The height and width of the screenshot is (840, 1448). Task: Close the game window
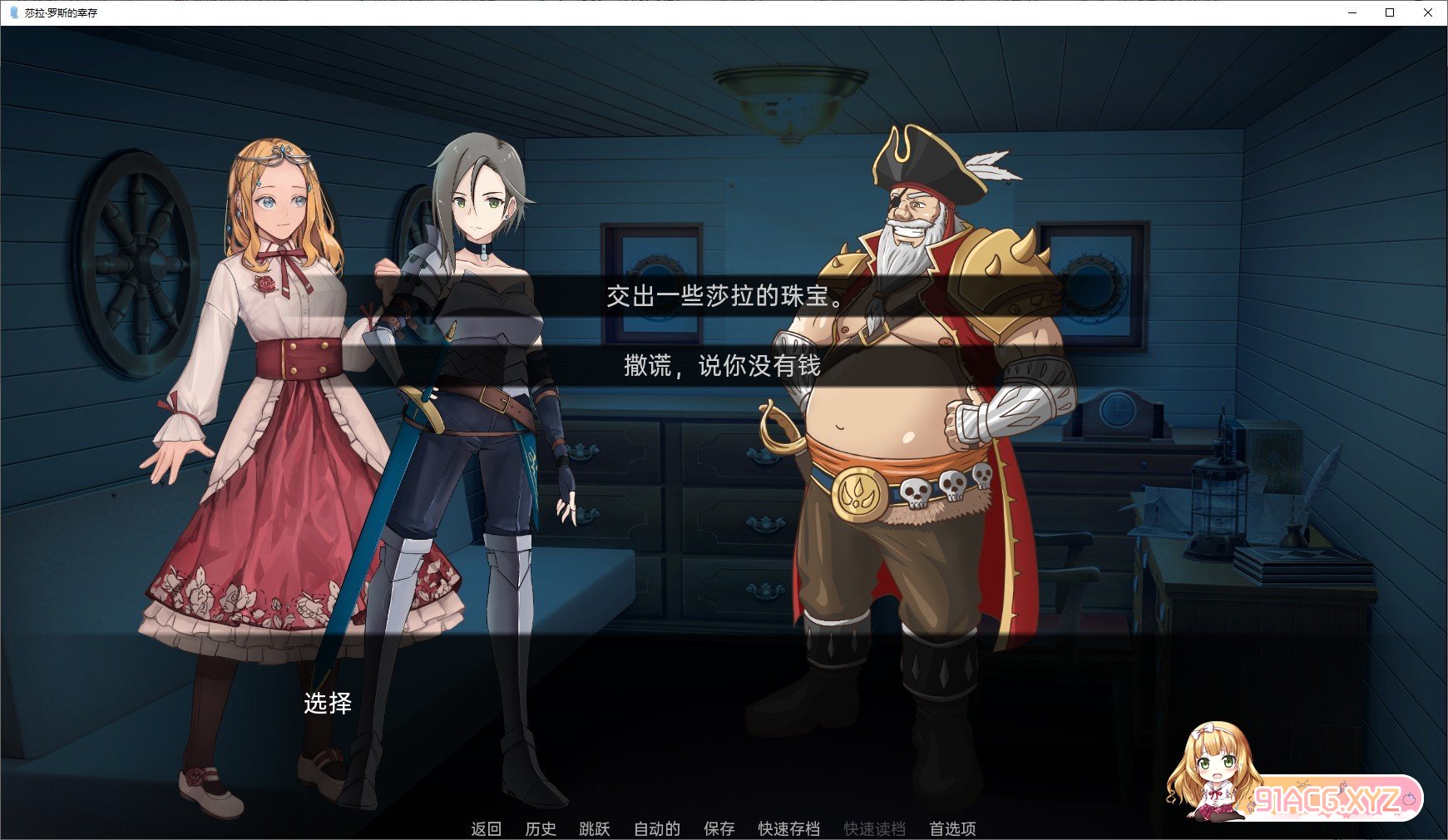coord(1428,12)
